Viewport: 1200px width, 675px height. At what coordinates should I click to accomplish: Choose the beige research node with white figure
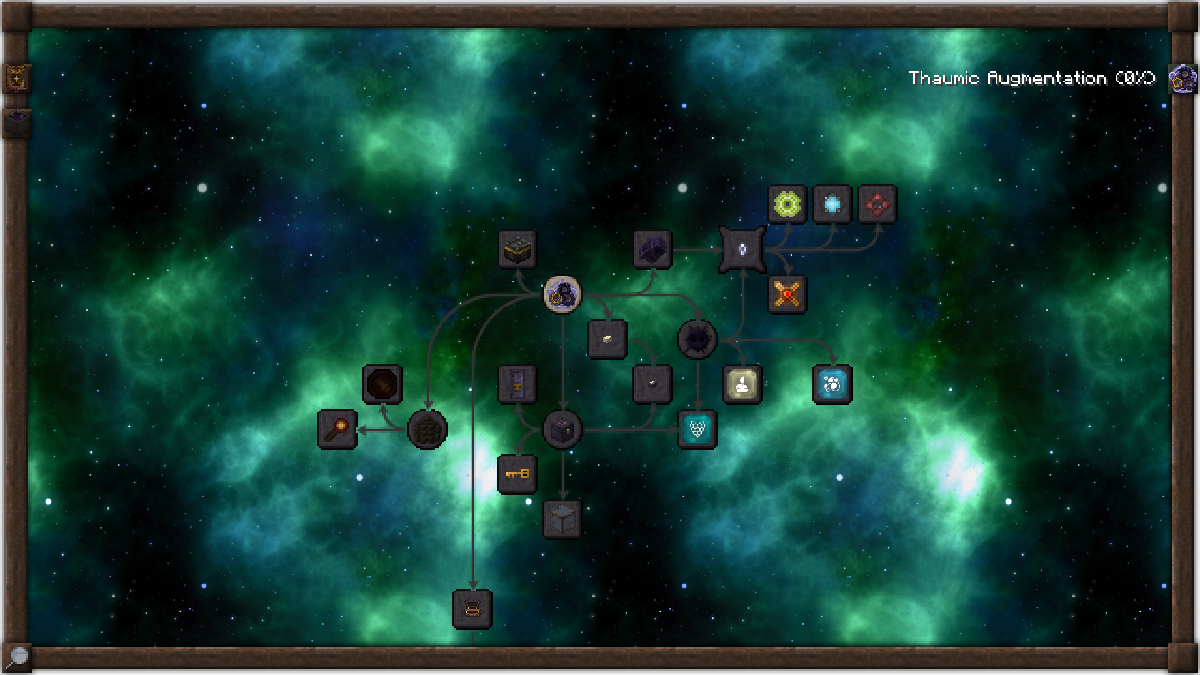(x=742, y=384)
